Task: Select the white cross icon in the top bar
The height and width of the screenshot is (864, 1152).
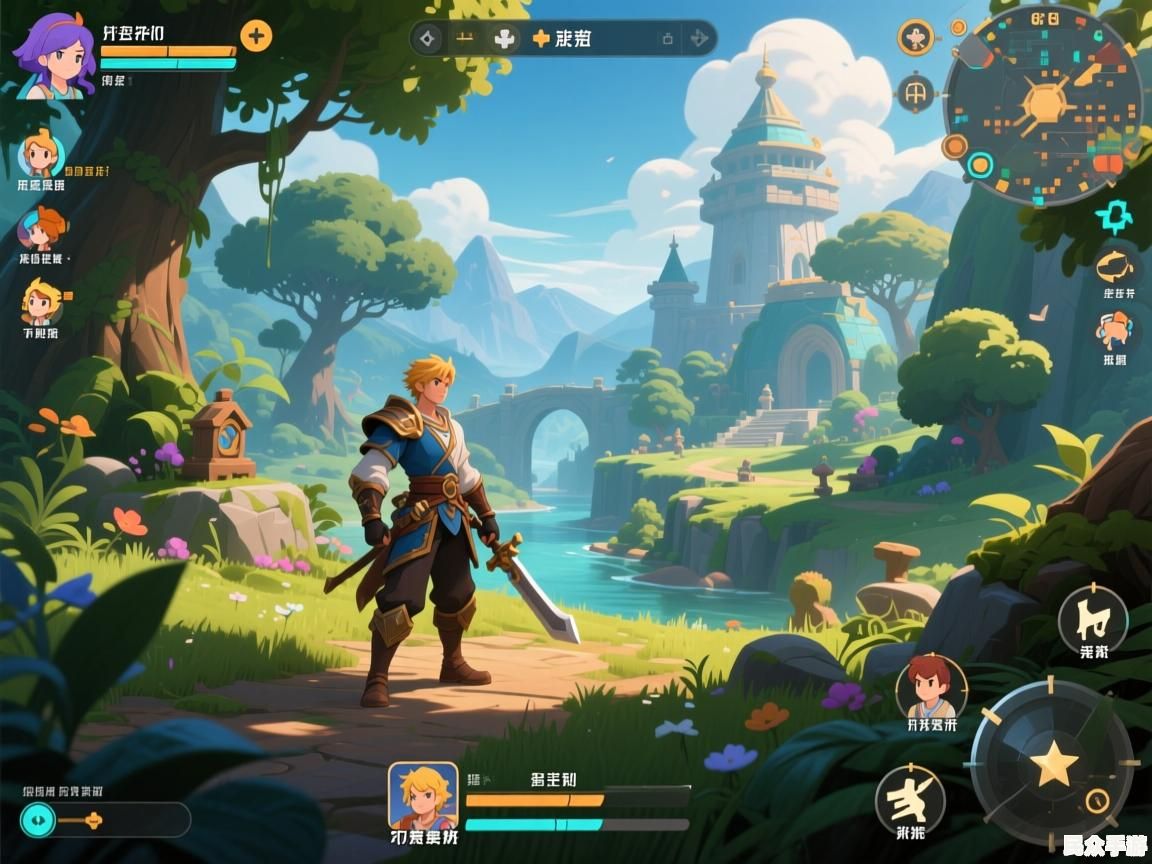Action: (x=506, y=39)
